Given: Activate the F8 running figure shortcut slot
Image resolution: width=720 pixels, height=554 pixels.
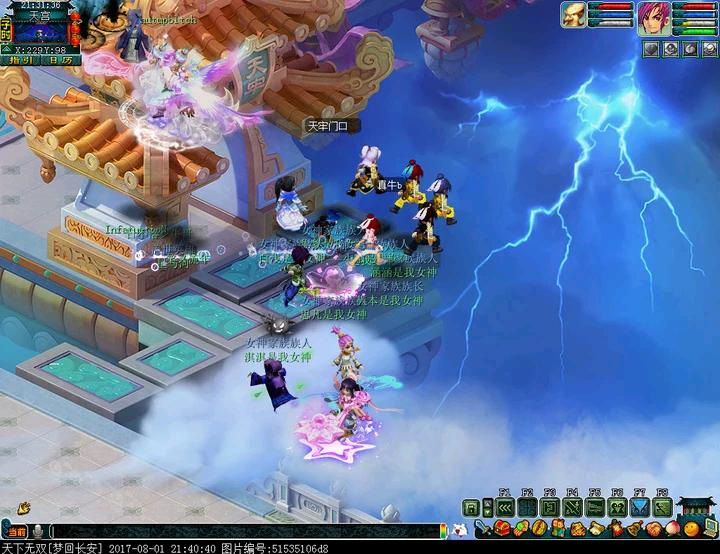Looking at the screenshot, I should 662,507.
